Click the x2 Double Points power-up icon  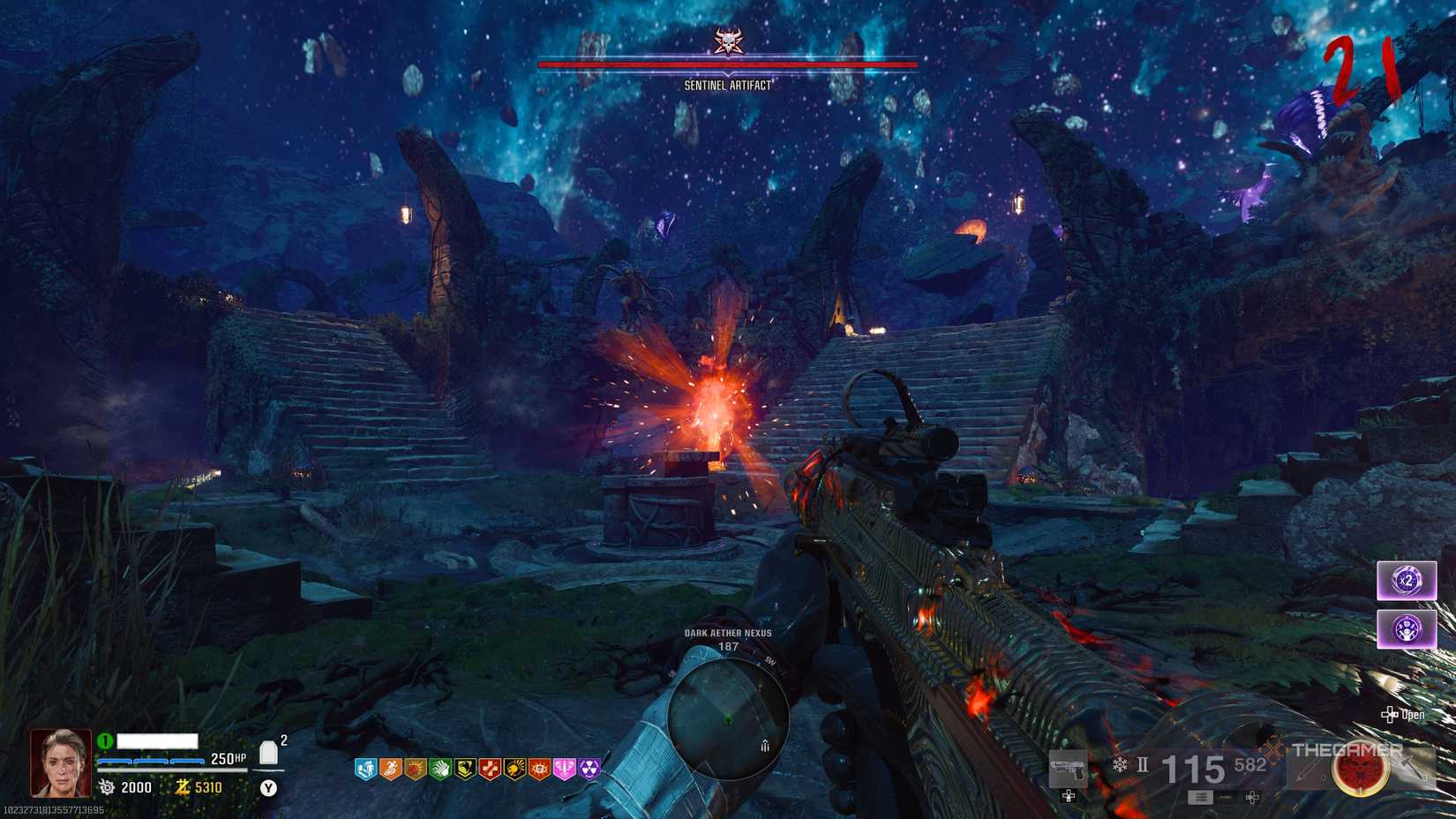coord(1406,581)
